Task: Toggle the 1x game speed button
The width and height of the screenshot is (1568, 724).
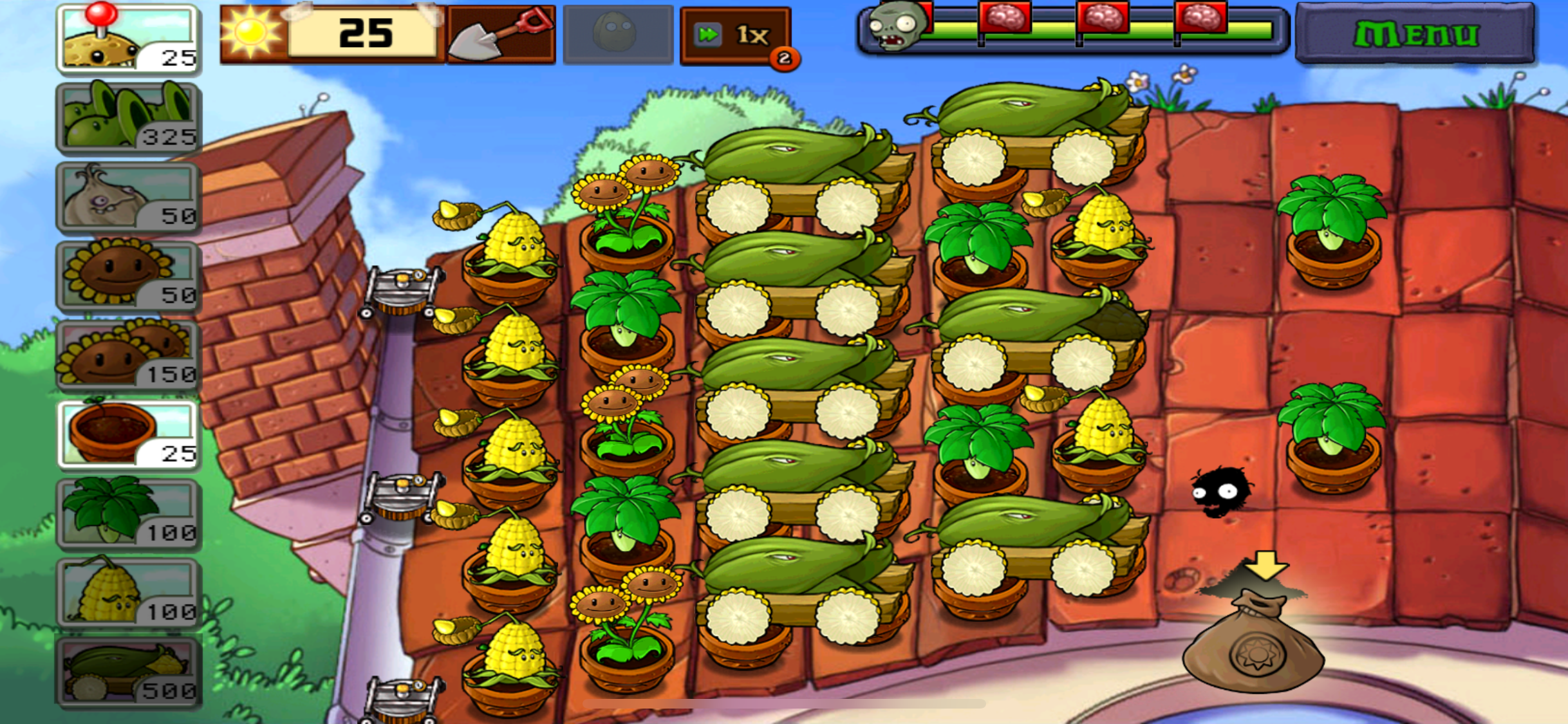Action: point(735,35)
